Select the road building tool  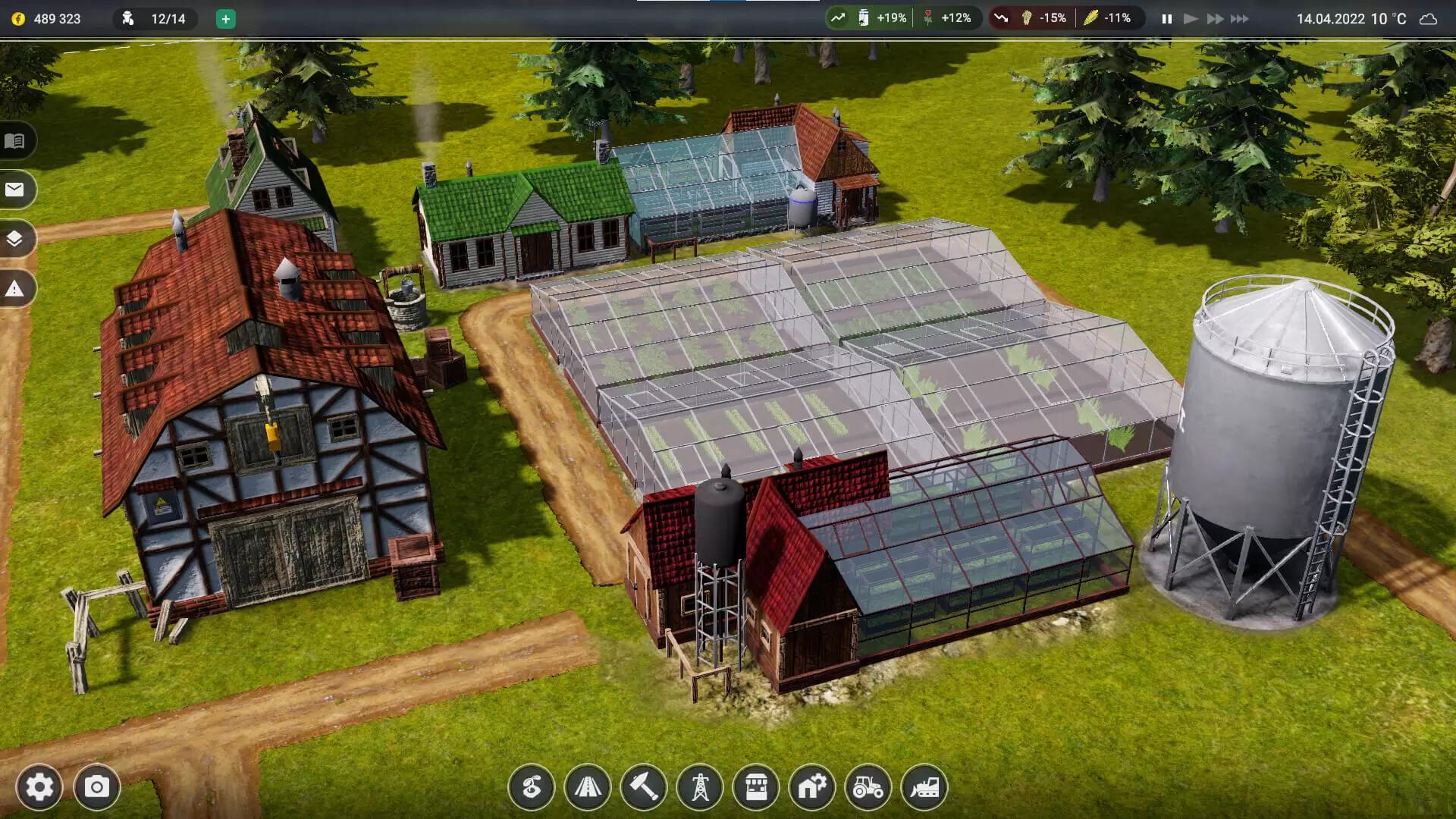click(588, 787)
